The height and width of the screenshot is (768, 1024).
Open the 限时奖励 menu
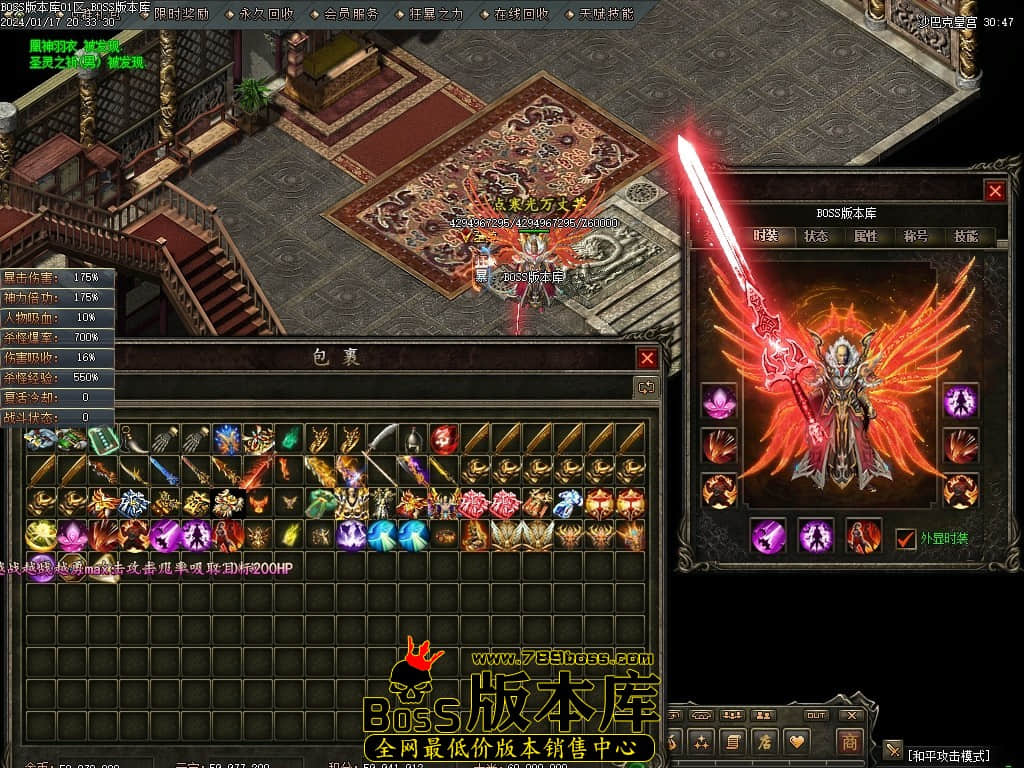tap(181, 14)
